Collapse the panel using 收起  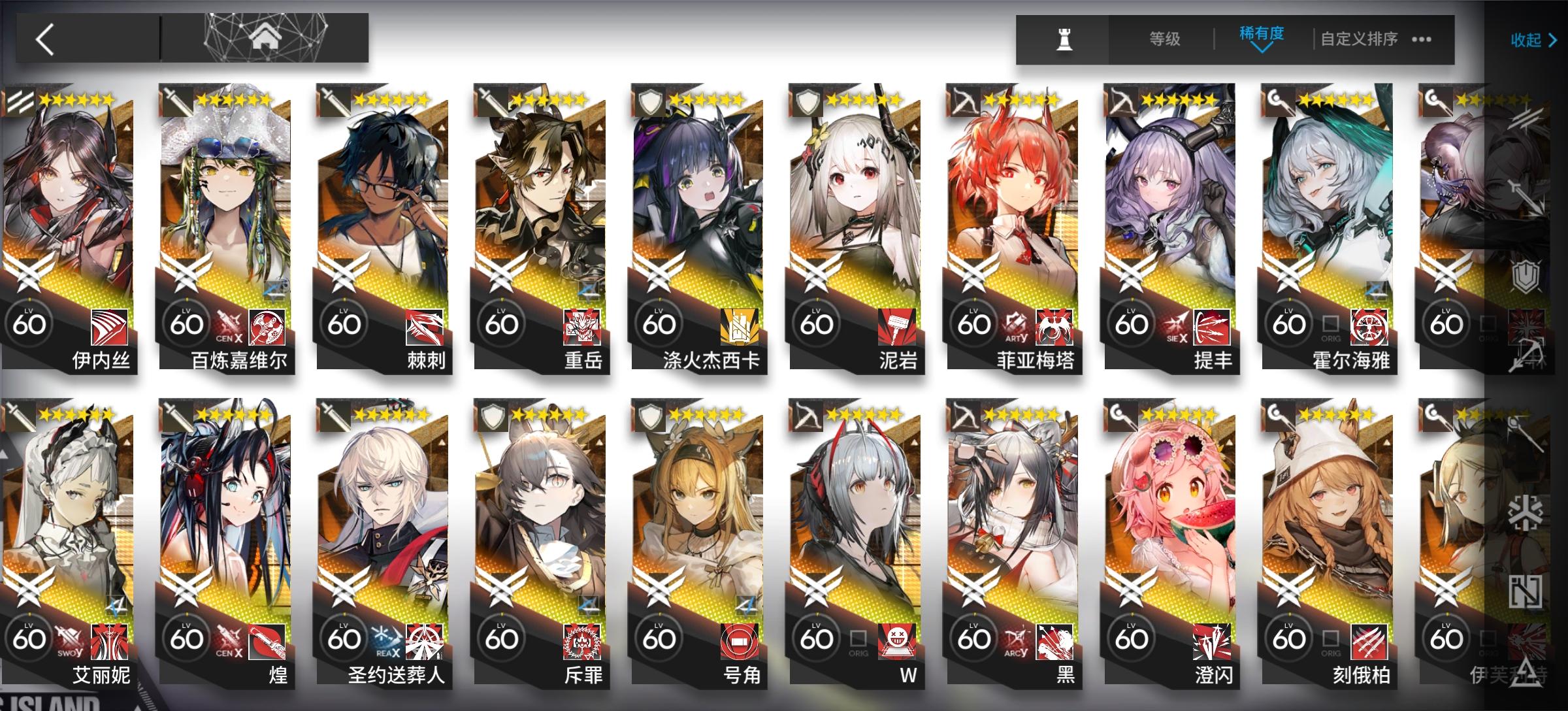point(1527,41)
